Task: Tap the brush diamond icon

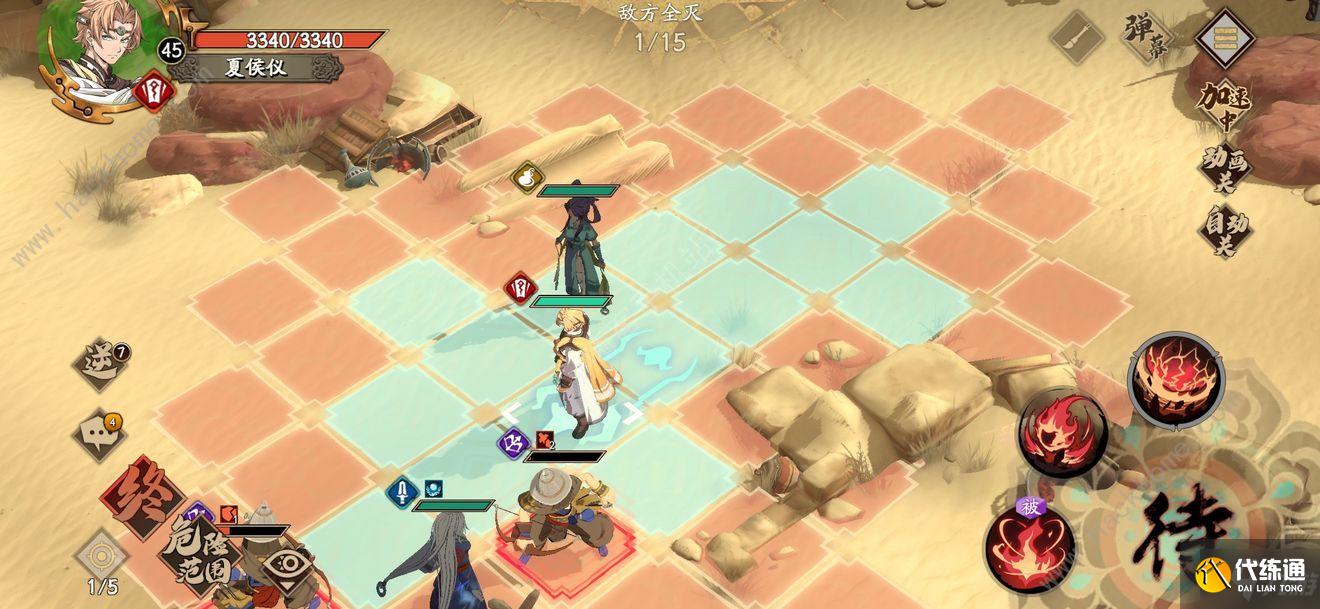Action: [x=1077, y=38]
